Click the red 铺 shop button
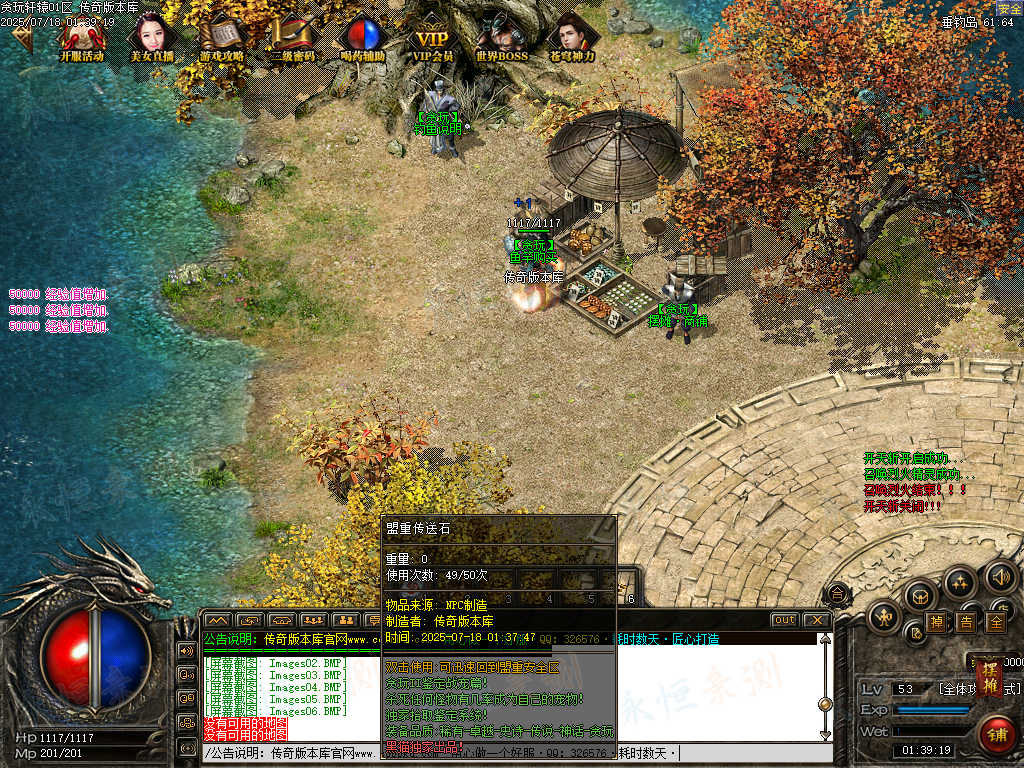 (996, 735)
